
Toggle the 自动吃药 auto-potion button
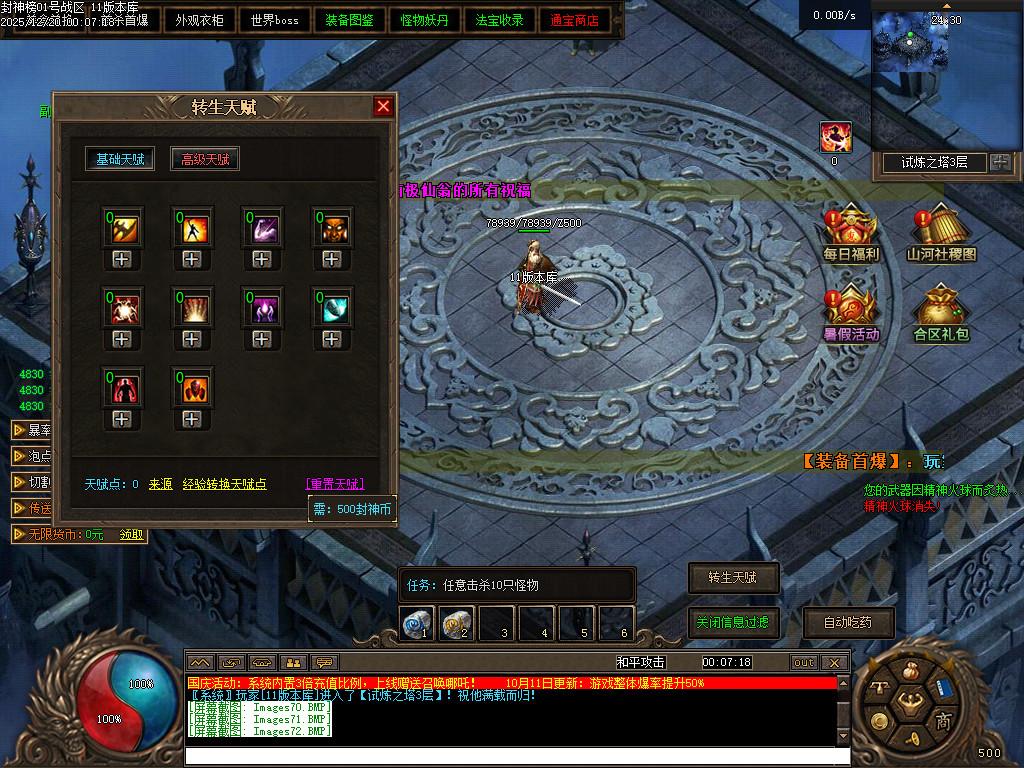[x=847, y=622]
